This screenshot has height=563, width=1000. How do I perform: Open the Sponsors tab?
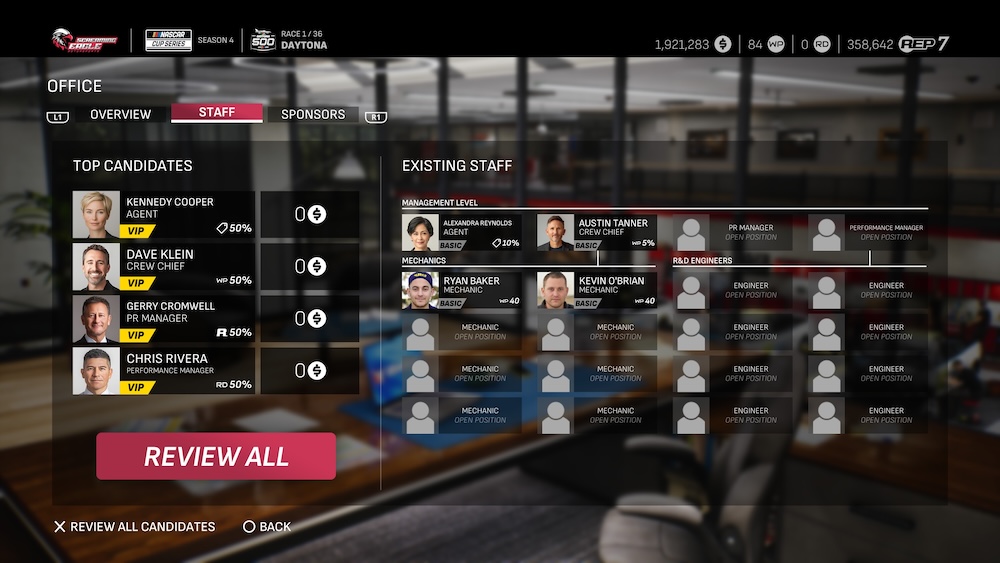pos(313,114)
